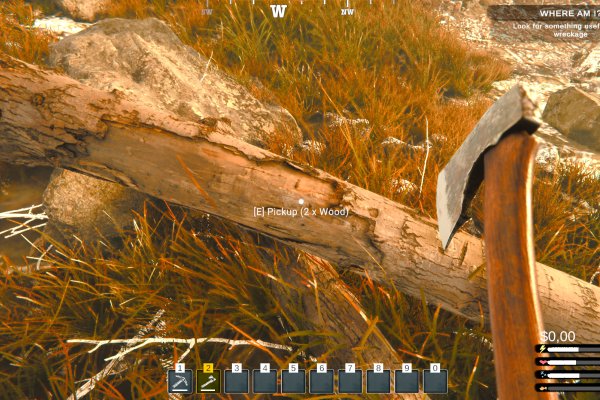Select the axe in hotbar slot 2
Screen dimensions: 600x400
[208, 381]
